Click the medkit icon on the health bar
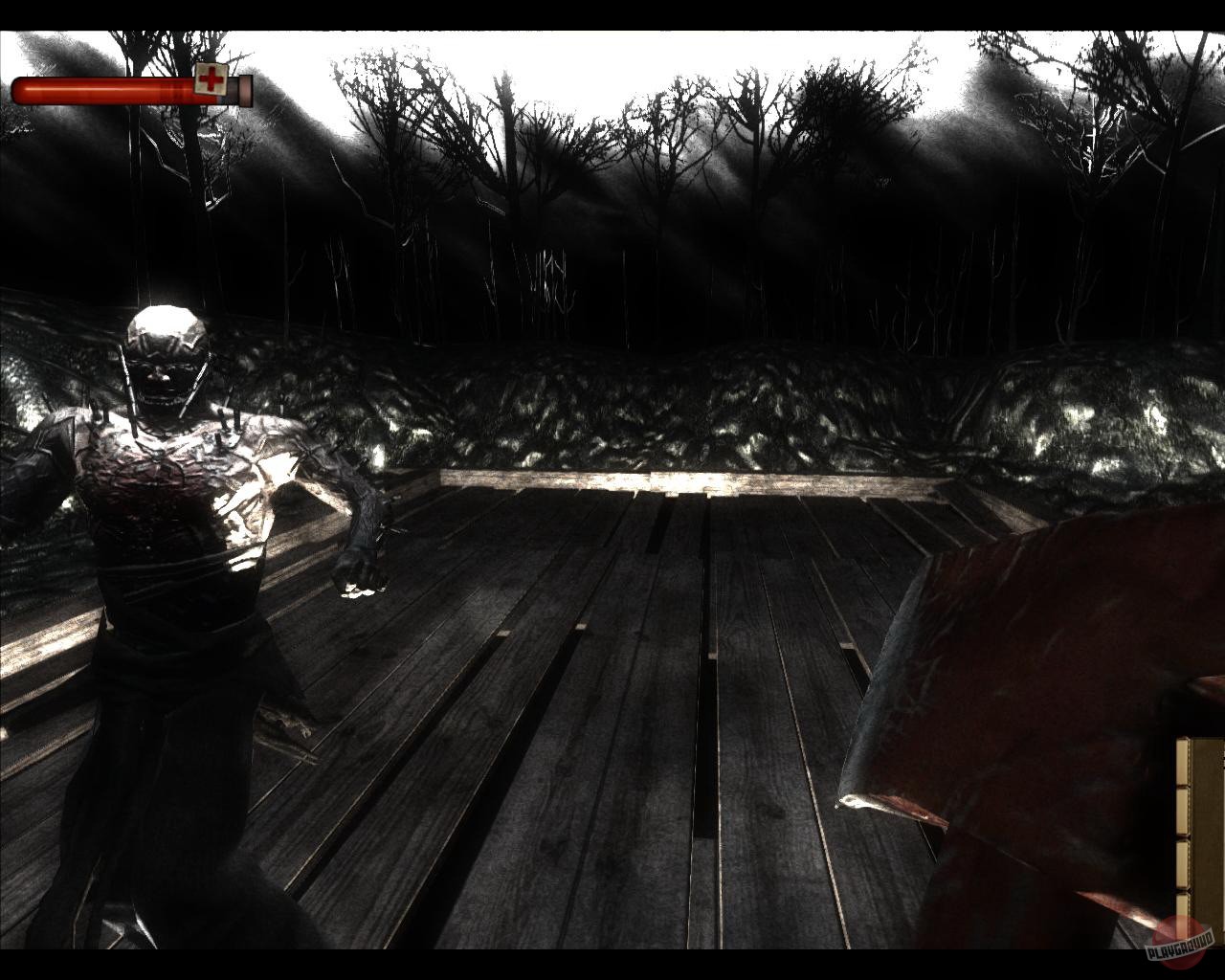 point(212,80)
